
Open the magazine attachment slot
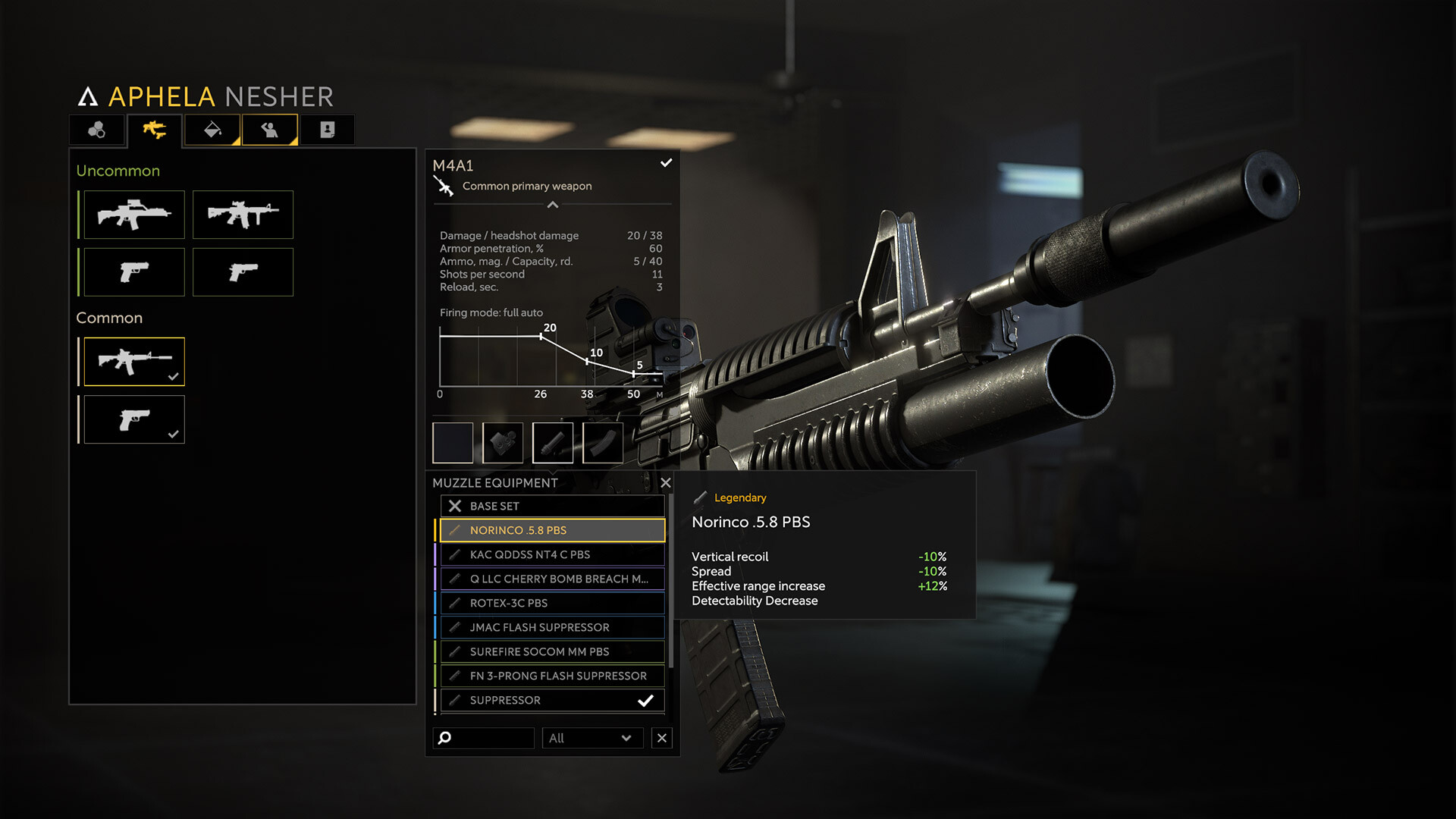(603, 443)
